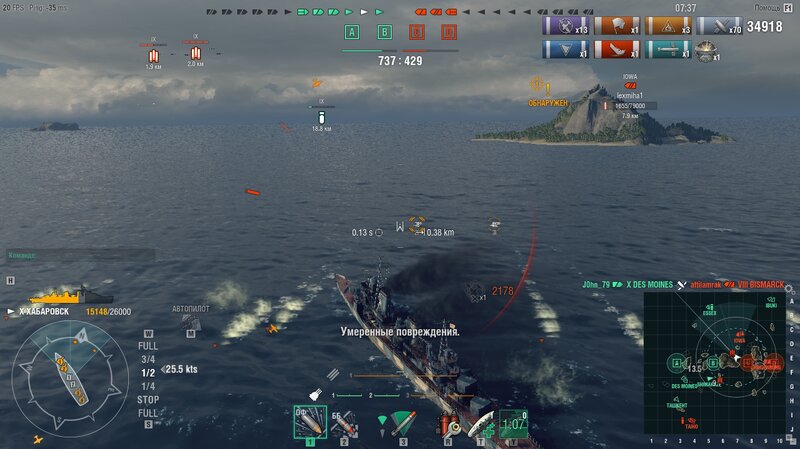Image resolution: width=800 pixels, height=449 pixels.
Task: Select the ОФ high-explosive shell slot
Action: coord(309,423)
